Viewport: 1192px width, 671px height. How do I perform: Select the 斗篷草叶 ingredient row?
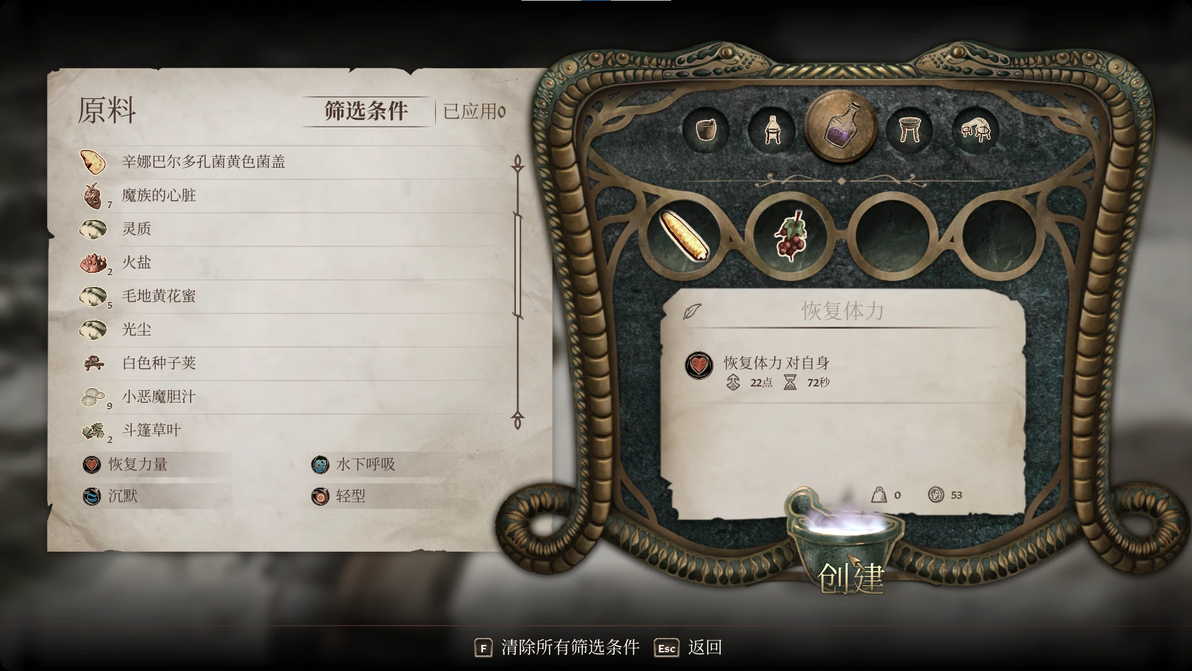pyautogui.click(x=151, y=430)
